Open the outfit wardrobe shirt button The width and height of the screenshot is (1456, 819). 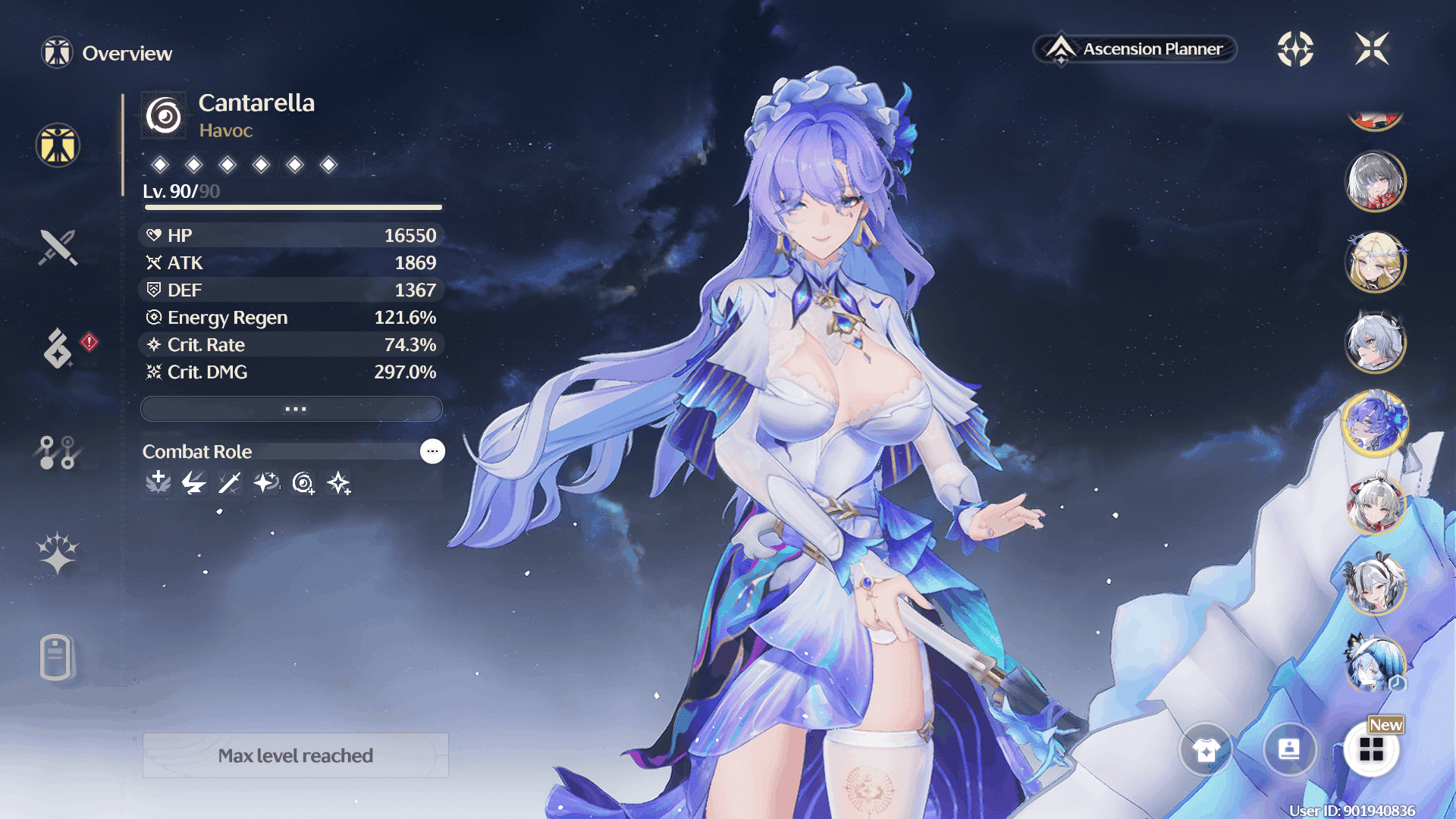click(1206, 750)
